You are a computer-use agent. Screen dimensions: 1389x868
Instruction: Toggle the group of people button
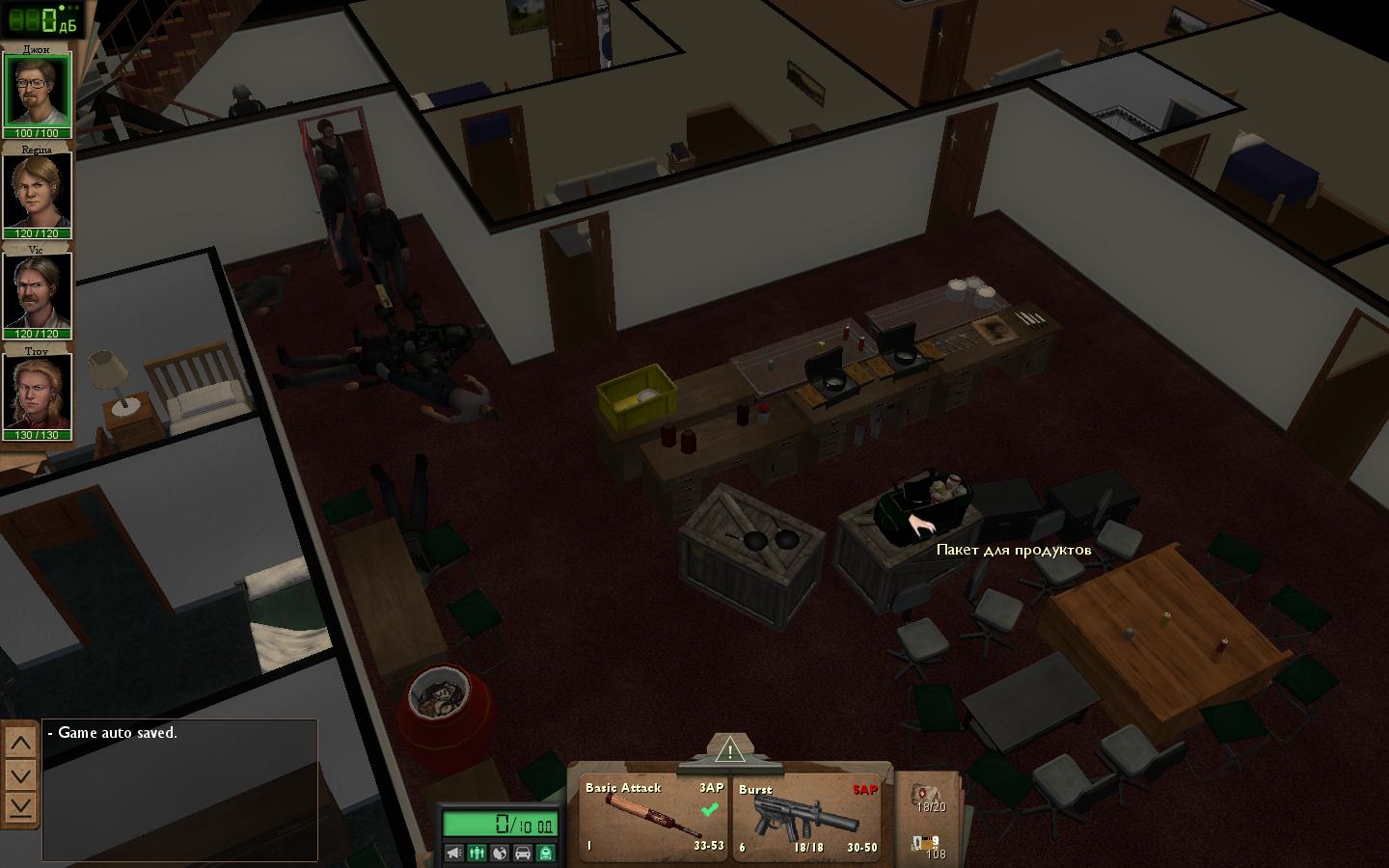(477, 853)
